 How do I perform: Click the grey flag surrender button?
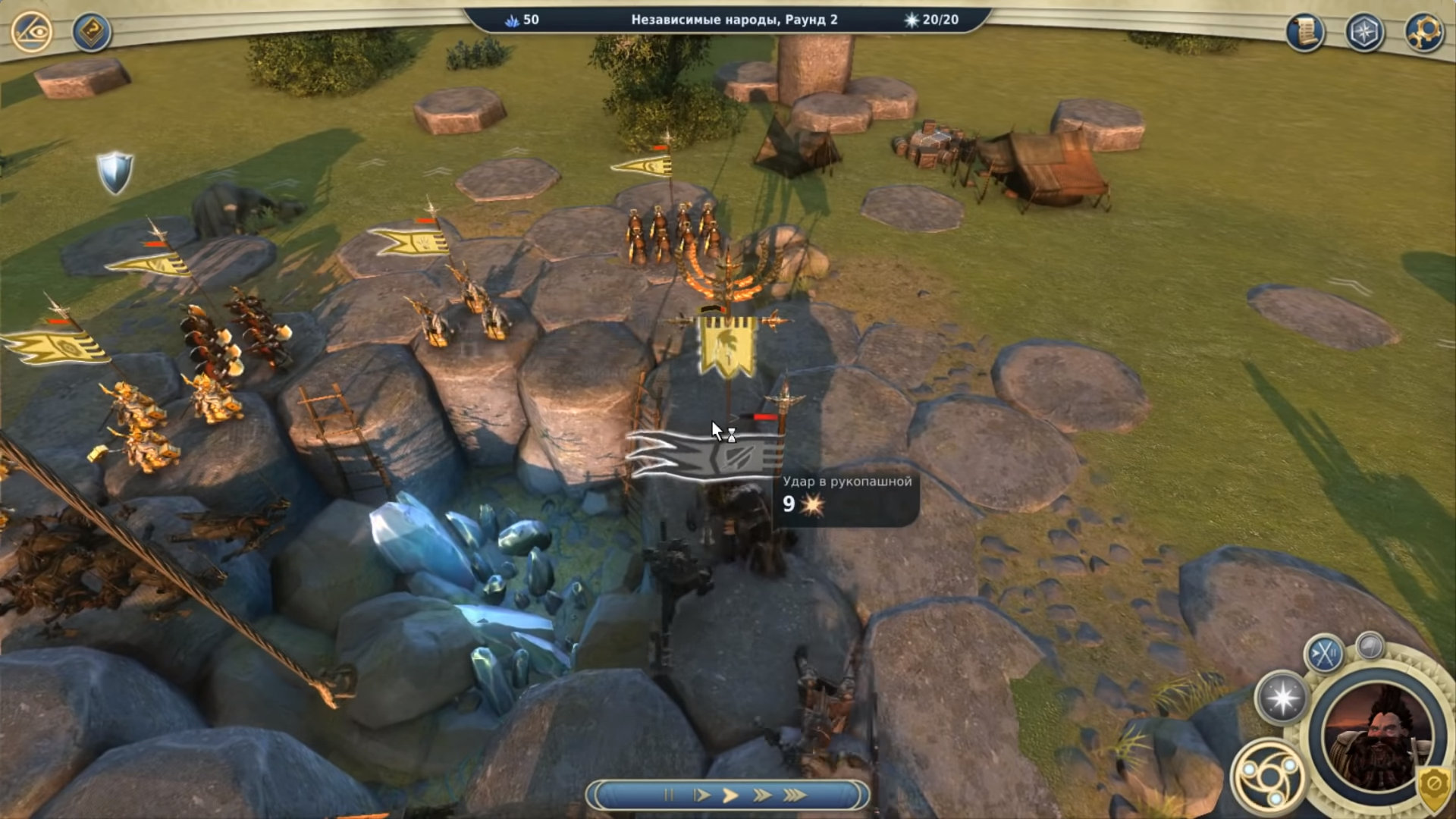[1370, 646]
